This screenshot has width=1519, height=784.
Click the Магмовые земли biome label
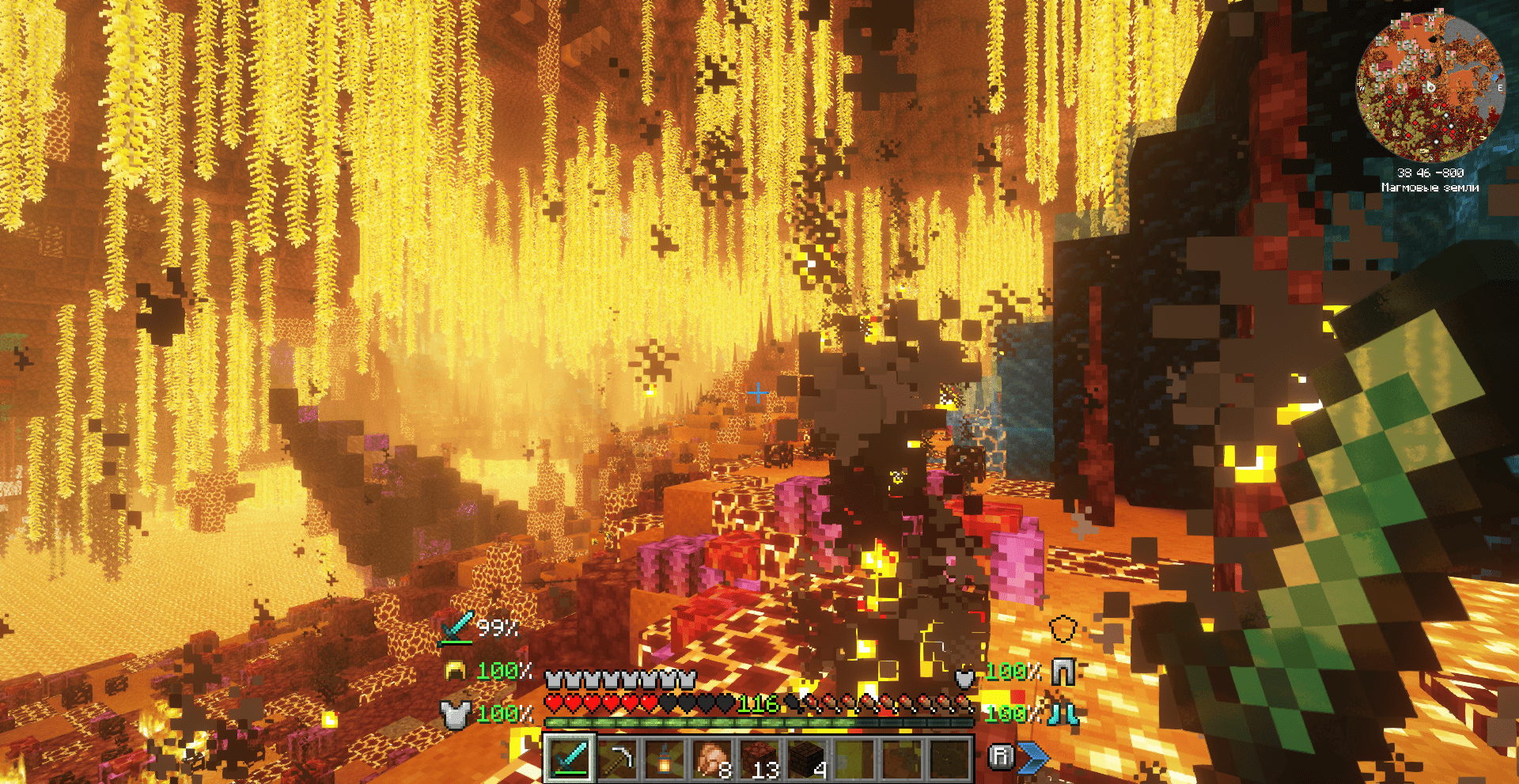[x=1431, y=187]
